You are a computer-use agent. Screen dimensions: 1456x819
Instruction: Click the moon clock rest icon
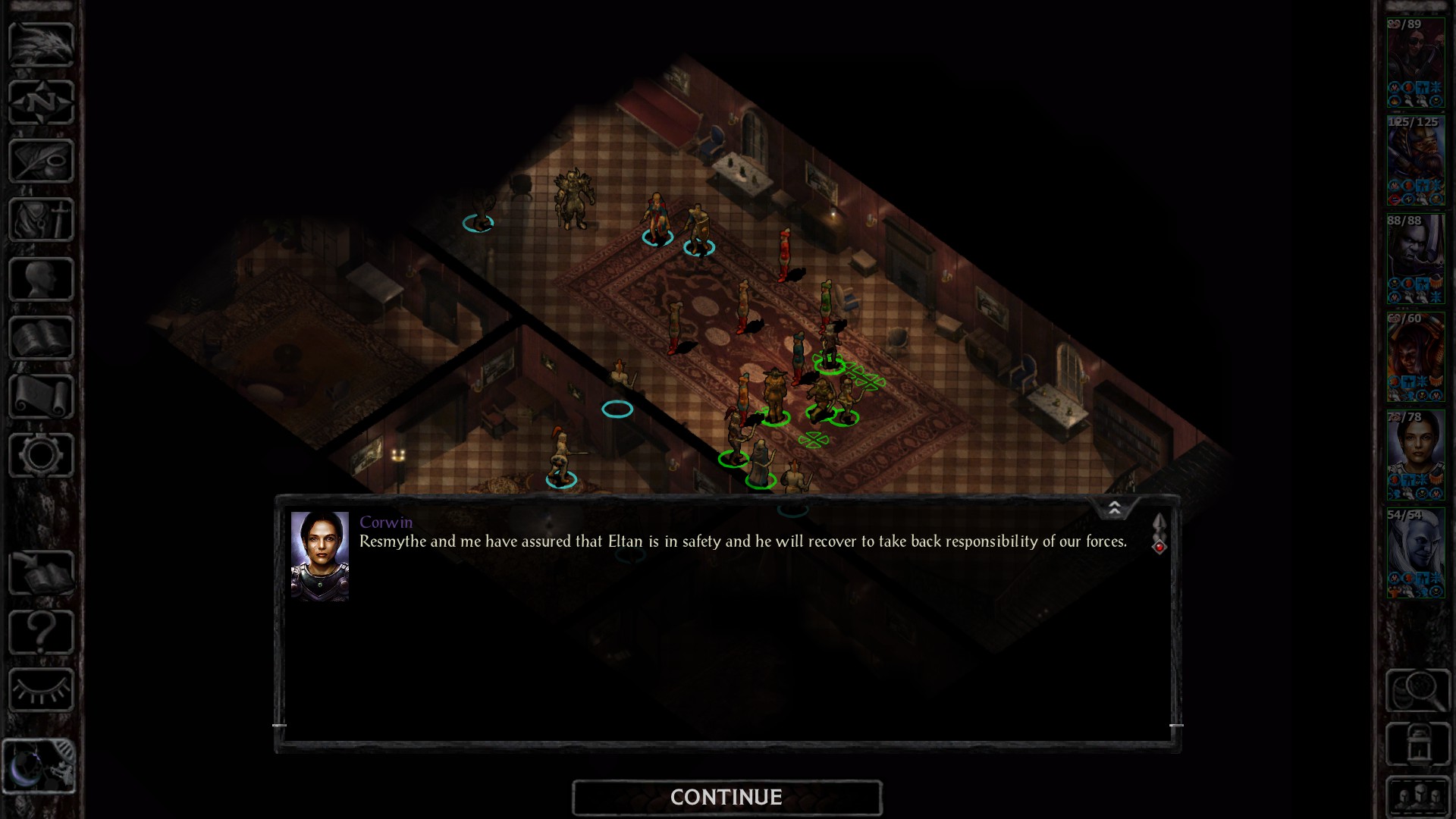(x=39, y=766)
